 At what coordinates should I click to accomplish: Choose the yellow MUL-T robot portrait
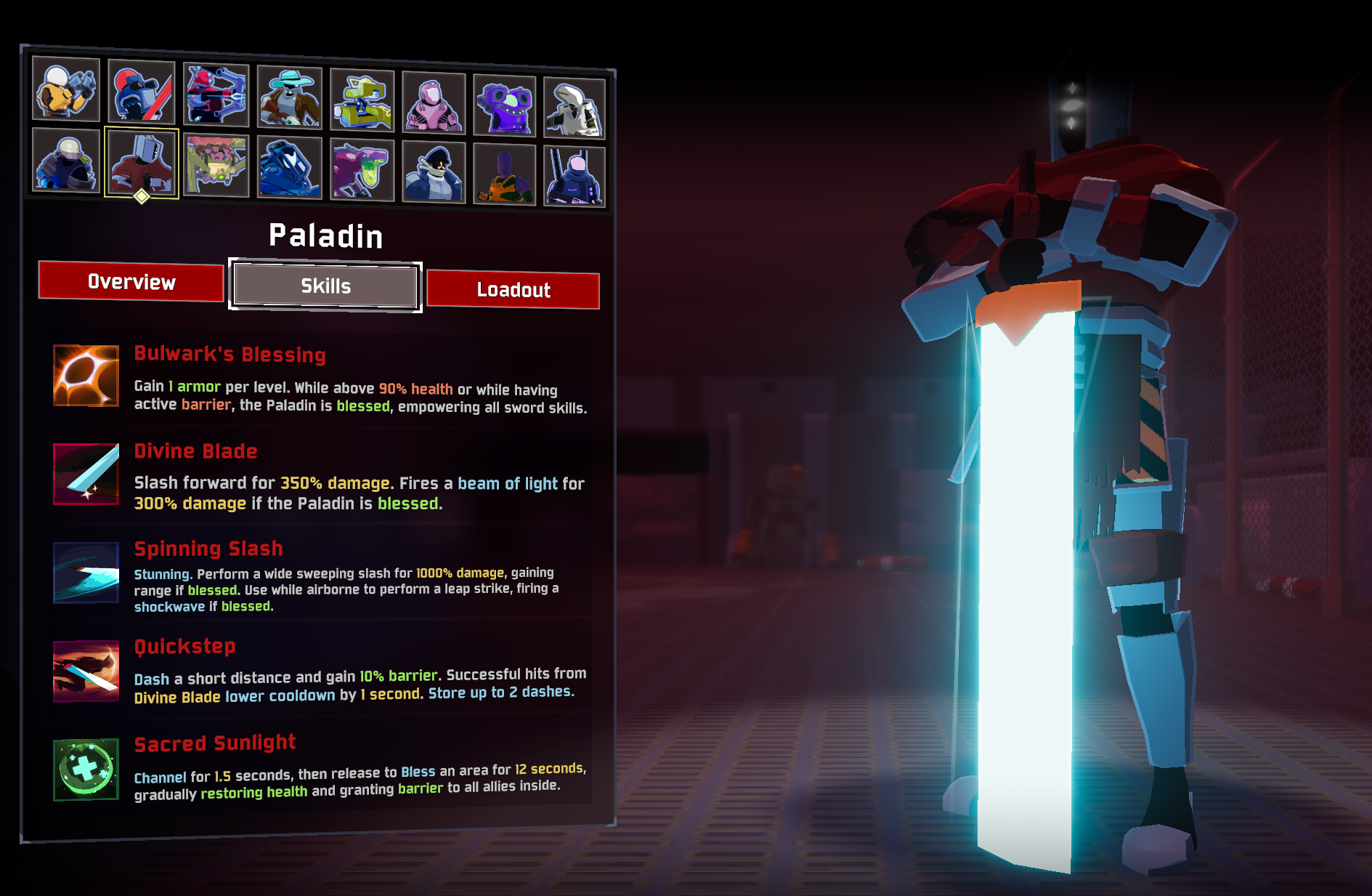(362, 101)
